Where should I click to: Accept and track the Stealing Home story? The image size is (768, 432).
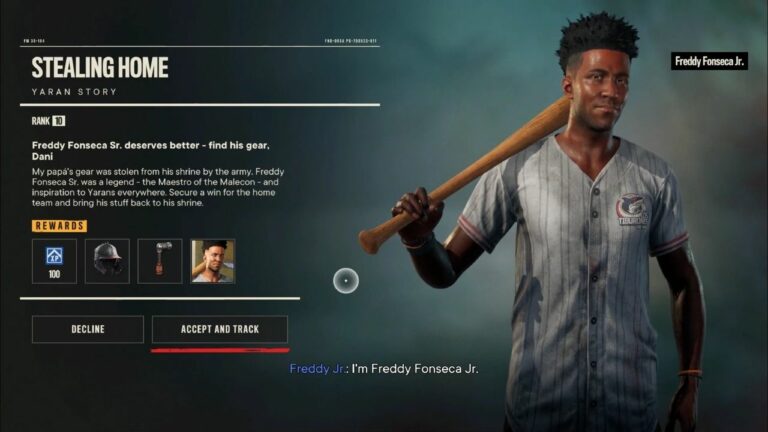(219, 329)
